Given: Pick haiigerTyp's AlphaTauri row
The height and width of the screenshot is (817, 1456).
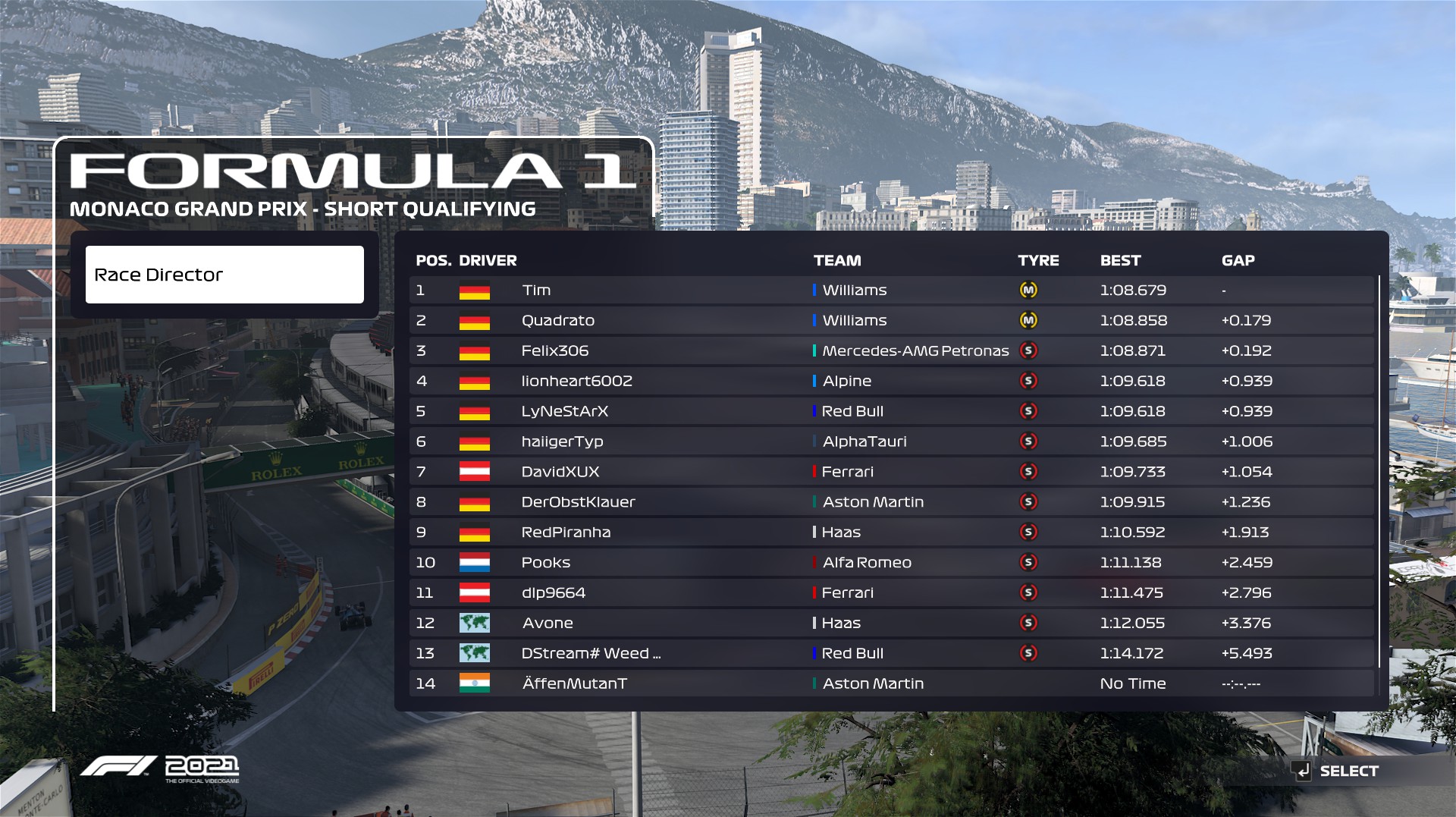Looking at the screenshot, I should pos(891,441).
